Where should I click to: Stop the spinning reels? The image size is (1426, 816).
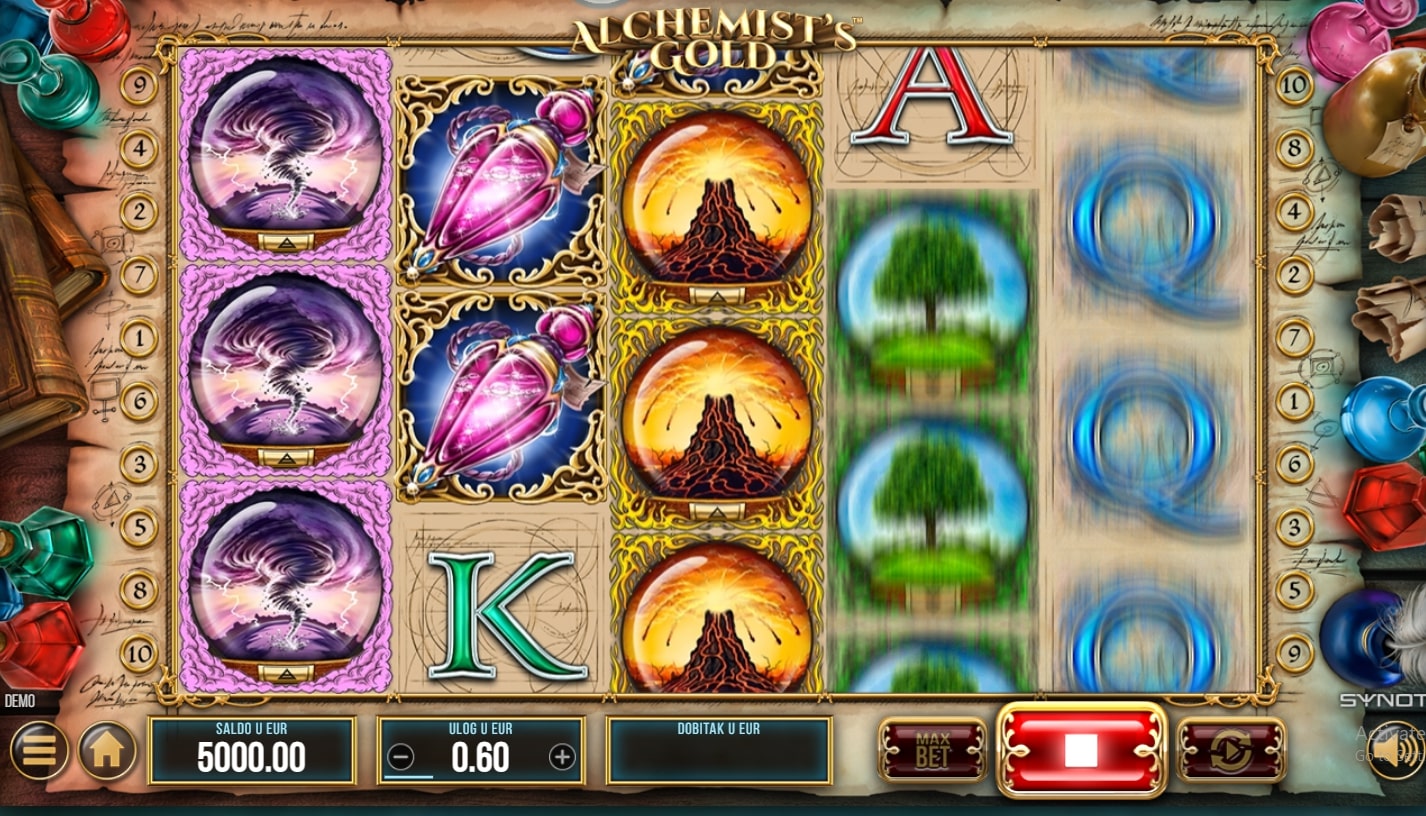point(1081,750)
